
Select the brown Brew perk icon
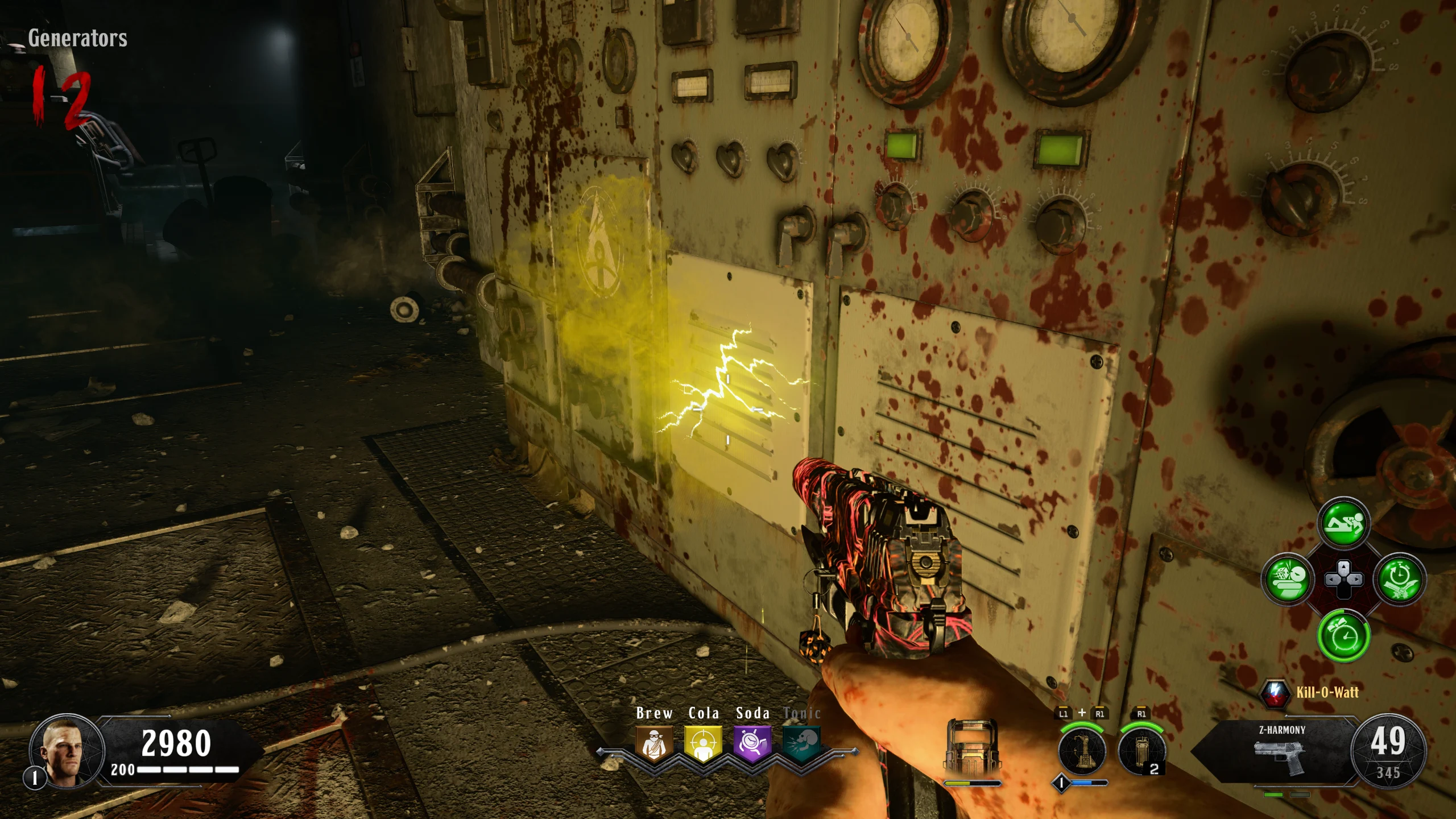click(654, 743)
